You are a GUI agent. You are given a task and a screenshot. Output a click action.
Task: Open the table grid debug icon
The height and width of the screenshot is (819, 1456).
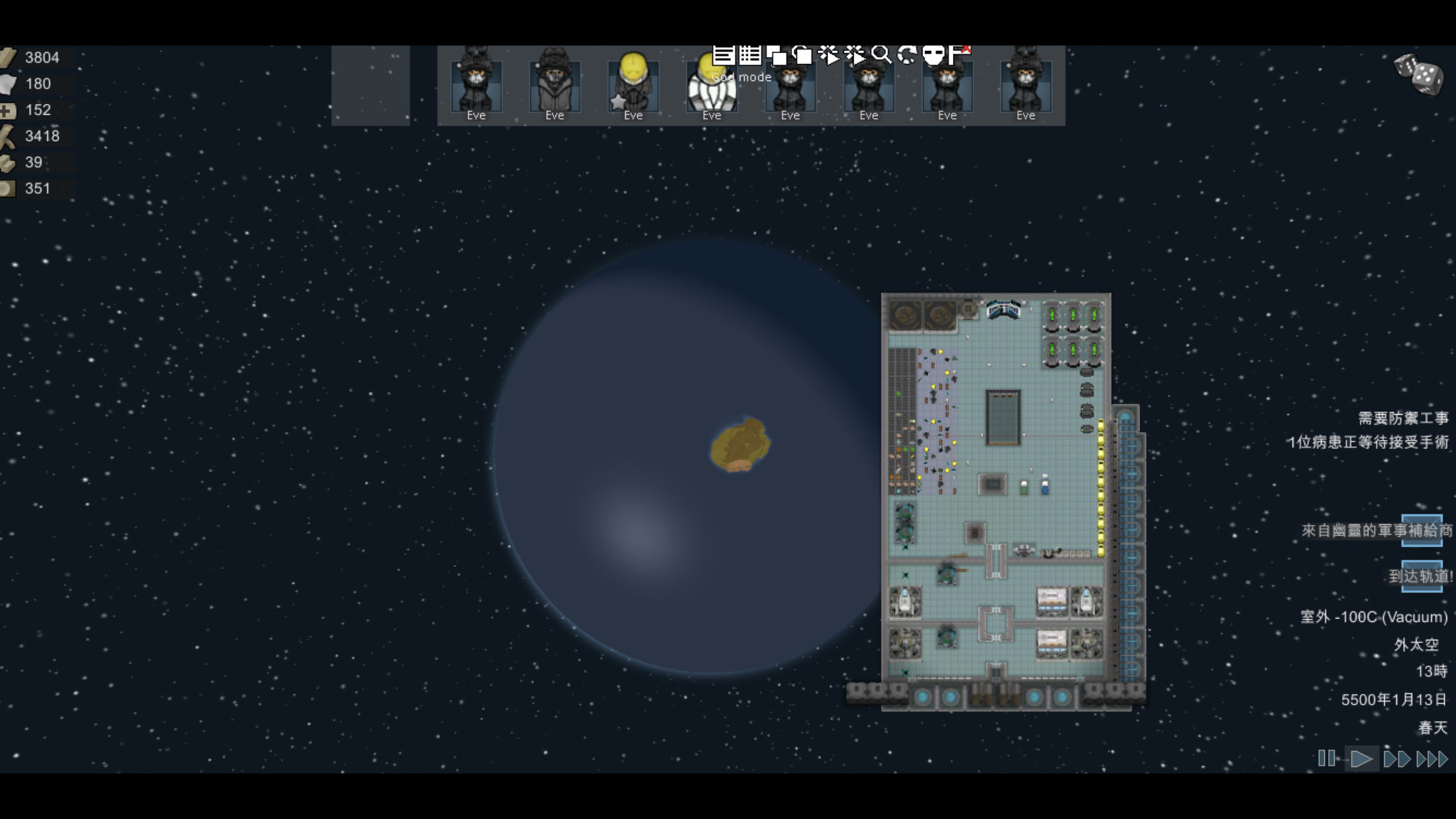point(750,55)
